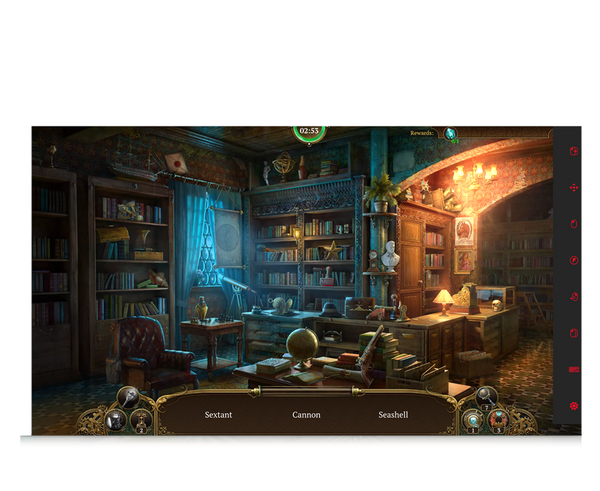Click the red compass icon in sidebar
Viewport: 600px width, 491px height.
574,260
